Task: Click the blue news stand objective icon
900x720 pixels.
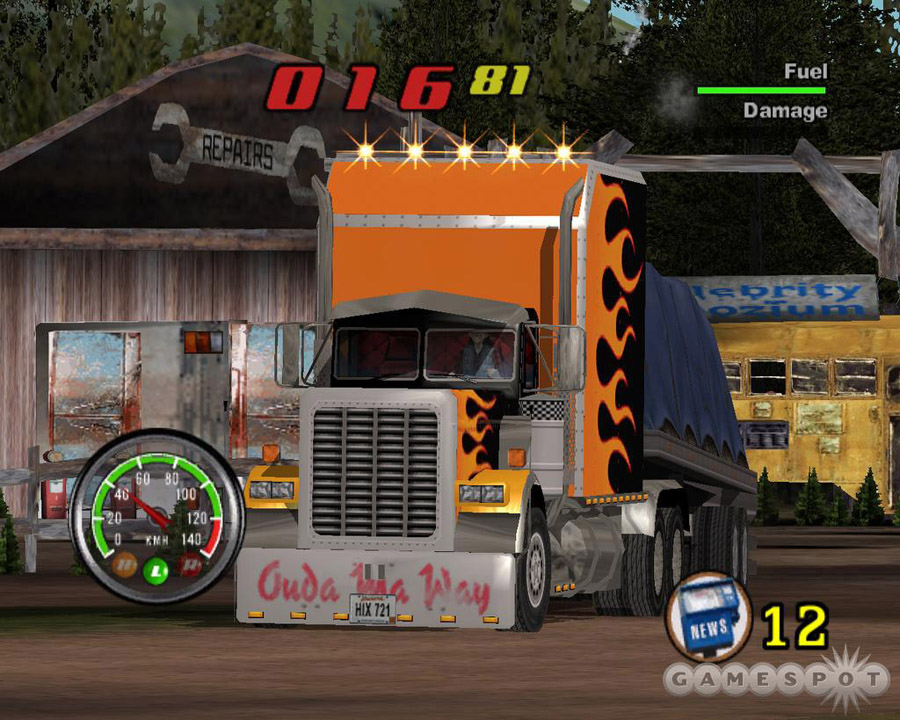Action: pos(709,615)
